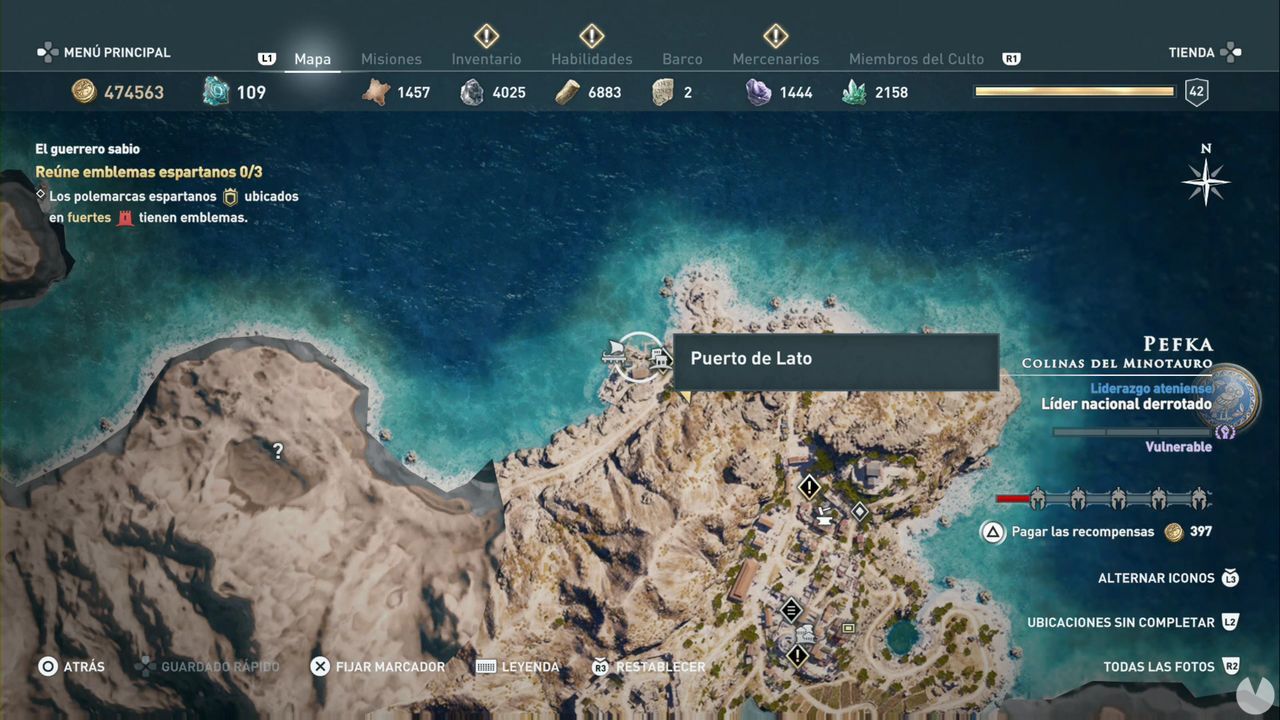The height and width of the screenshot is (720, 1280).
Task: Click the gold exclamation quest marker near the settlement
Action: (809, 487)
